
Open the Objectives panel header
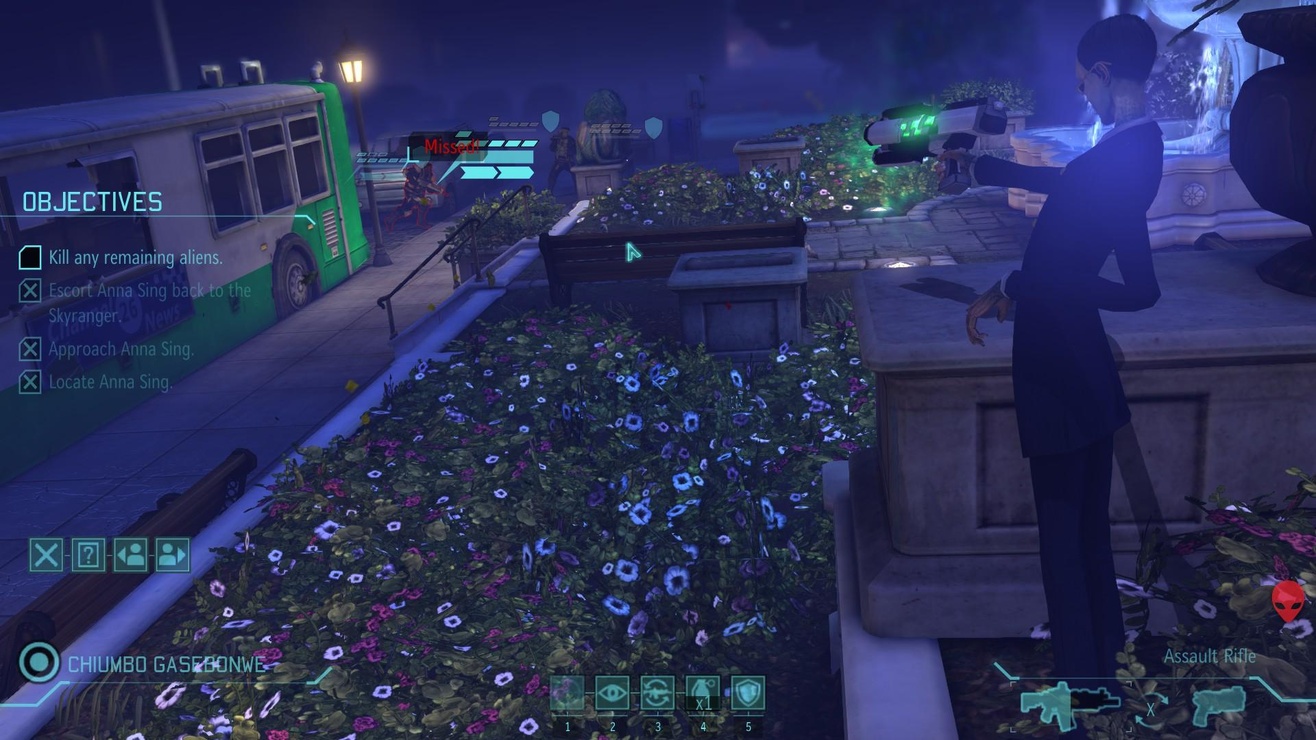click(92, 201)
